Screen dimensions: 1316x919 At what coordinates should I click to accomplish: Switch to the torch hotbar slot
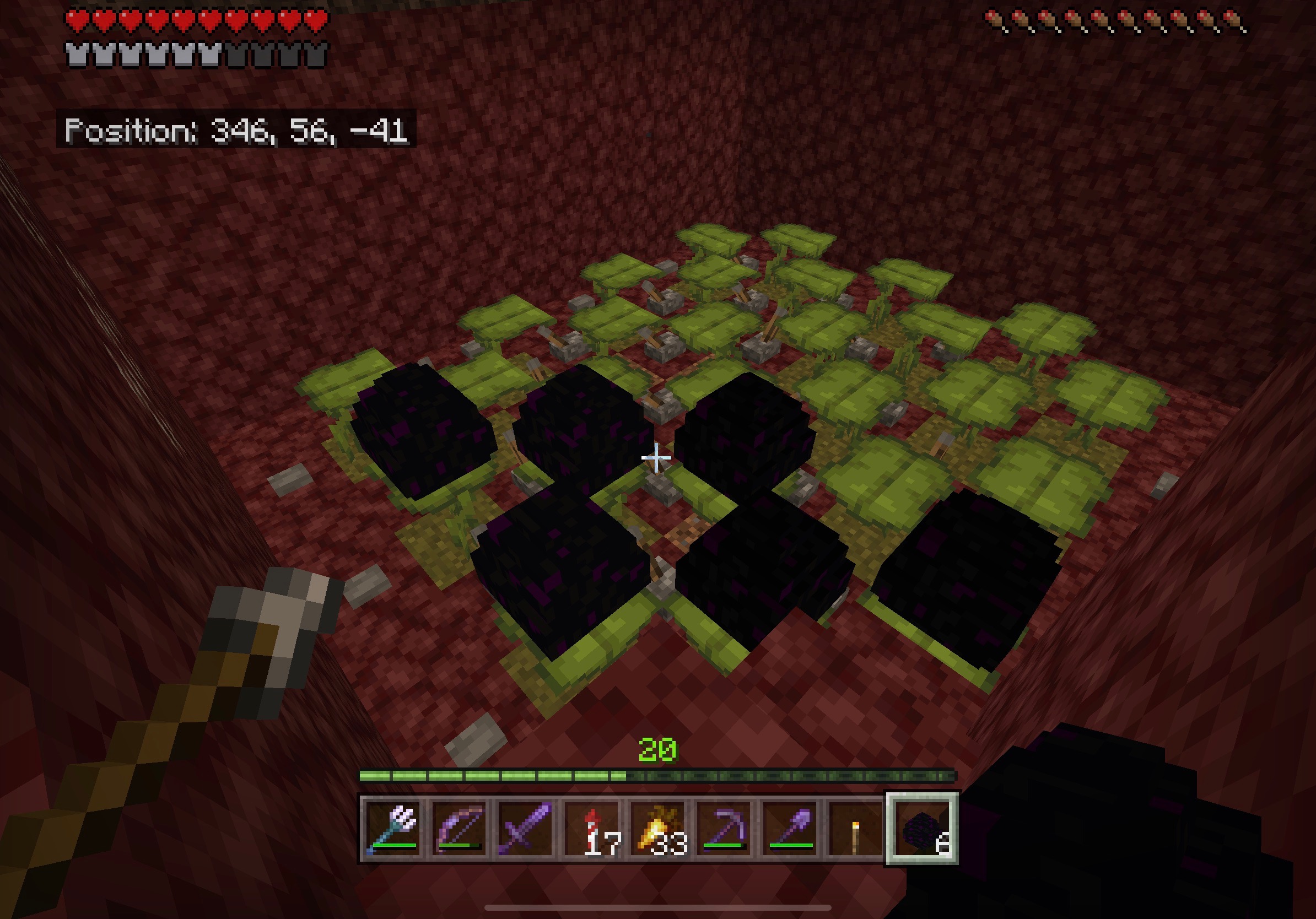(x=856, y=829)
